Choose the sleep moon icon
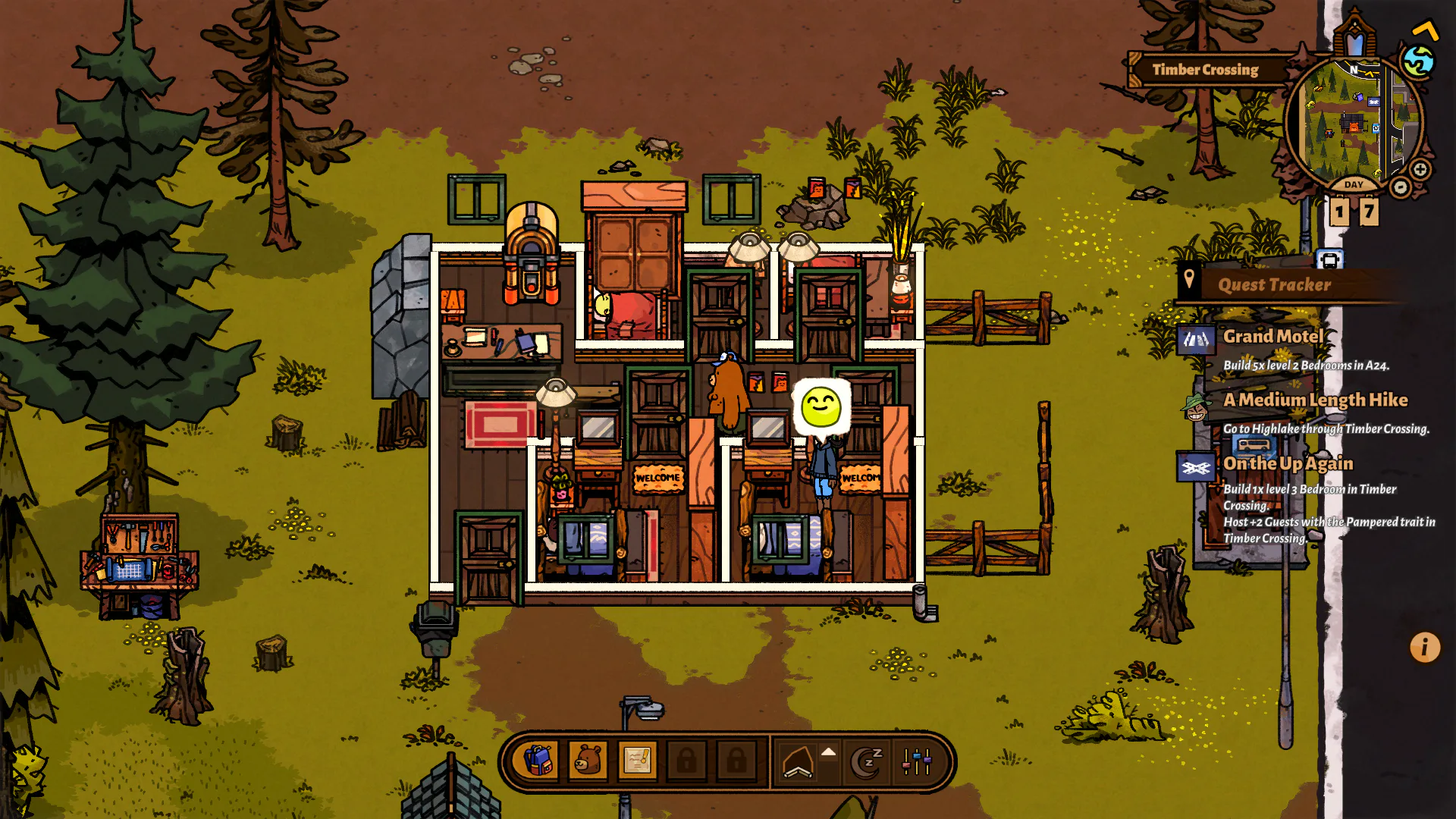Viewport: 1456px width, 819px height. [867, 762]
